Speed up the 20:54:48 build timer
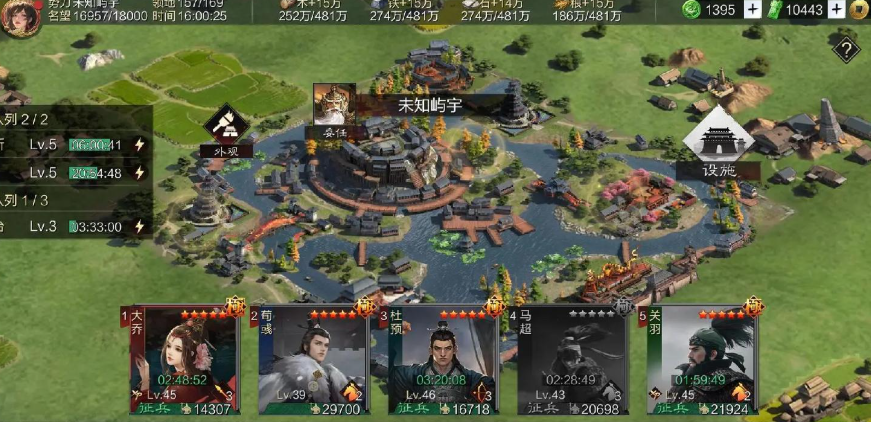This screenshot has height=422, width=871. 140,173
